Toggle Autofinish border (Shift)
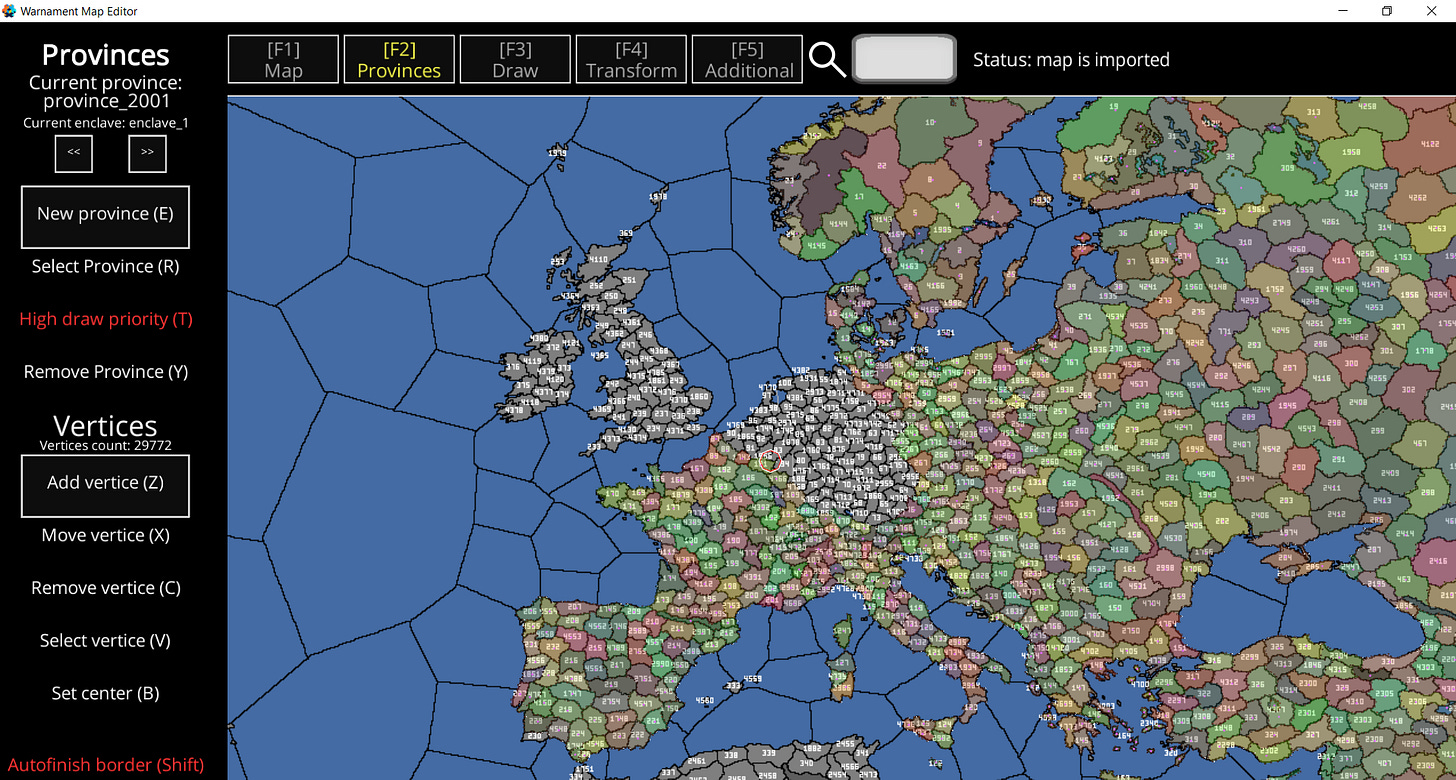1456x780 pixels. tap(105, 764)
